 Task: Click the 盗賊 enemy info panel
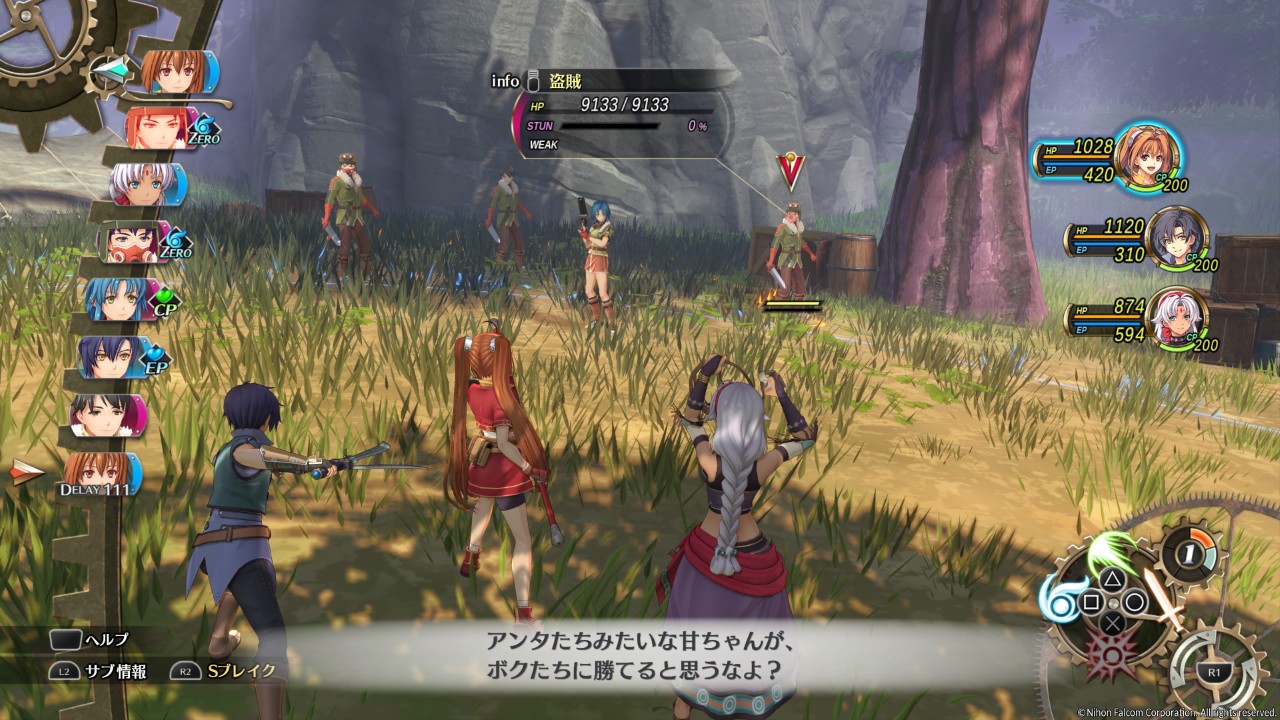tap(620, 114)
